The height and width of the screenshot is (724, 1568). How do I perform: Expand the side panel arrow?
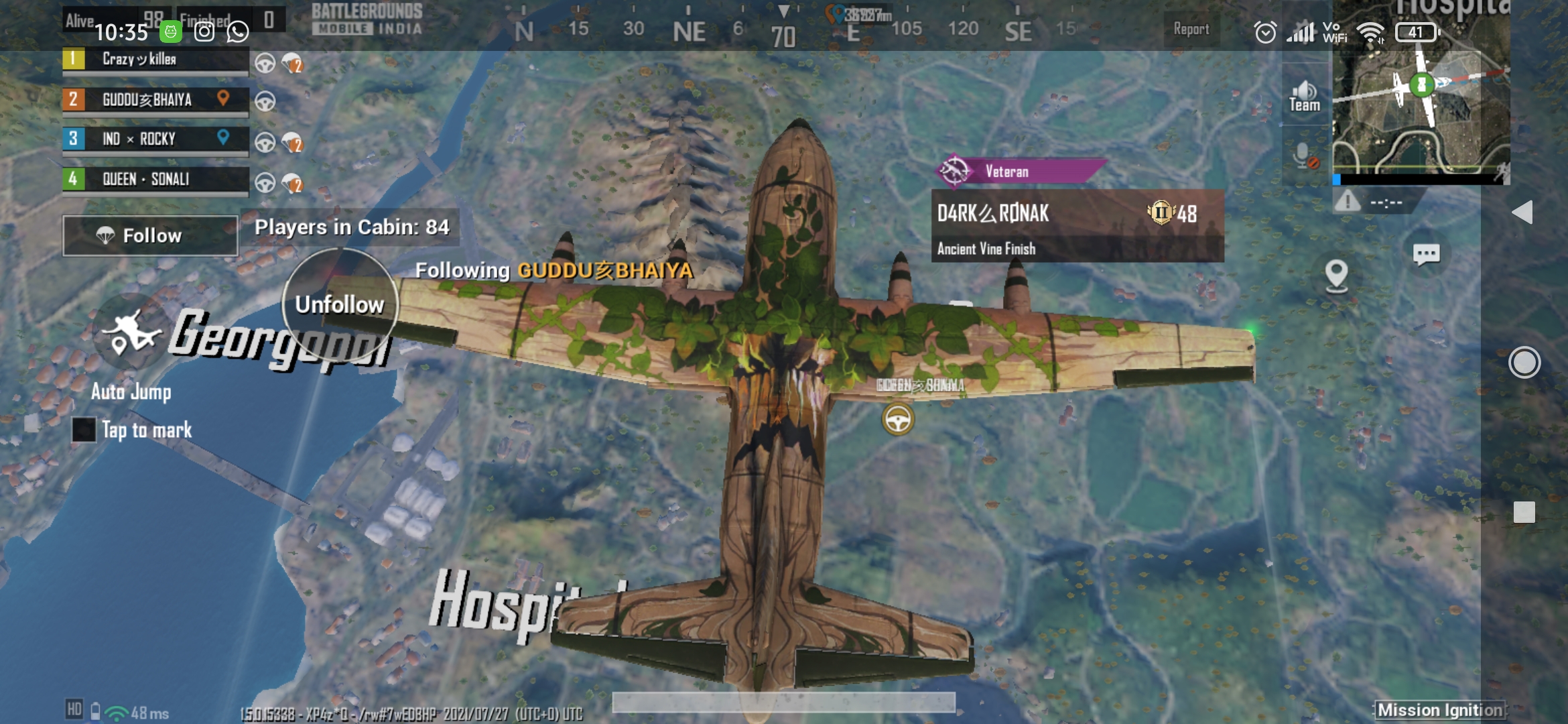point(1522,213)
